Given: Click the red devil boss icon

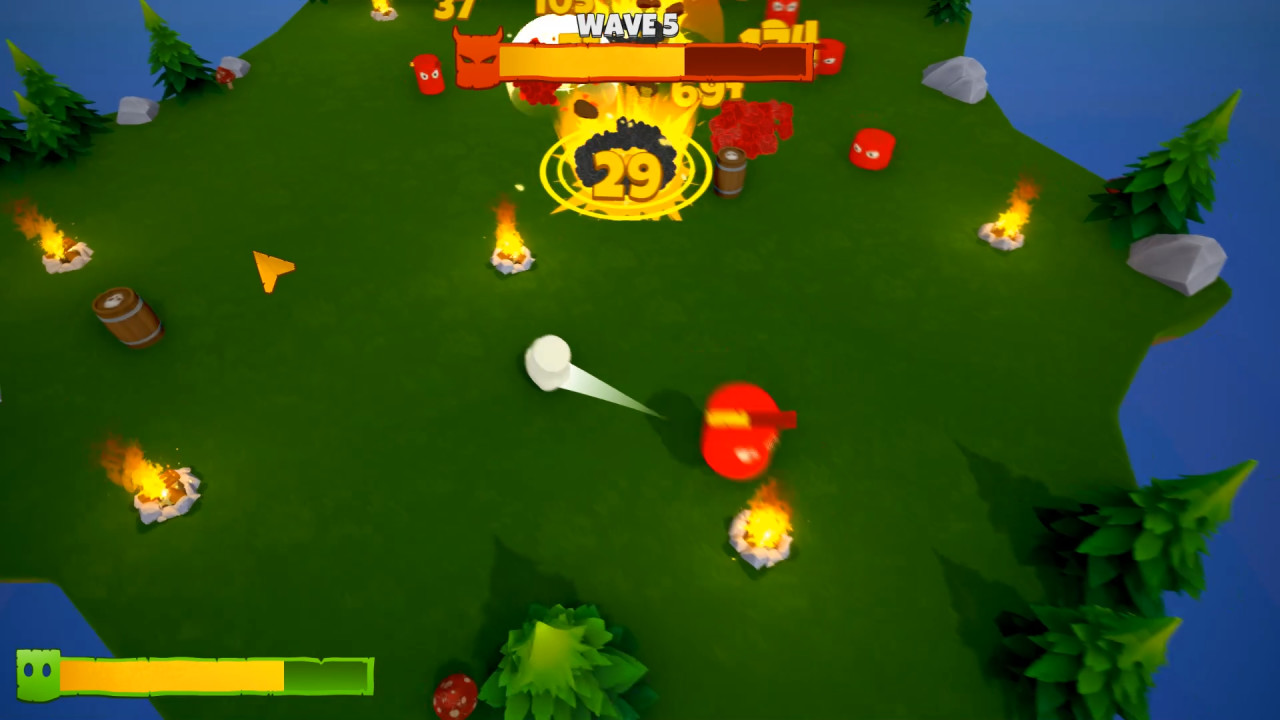Looking at the screenshot, I should tap(477, 57).
